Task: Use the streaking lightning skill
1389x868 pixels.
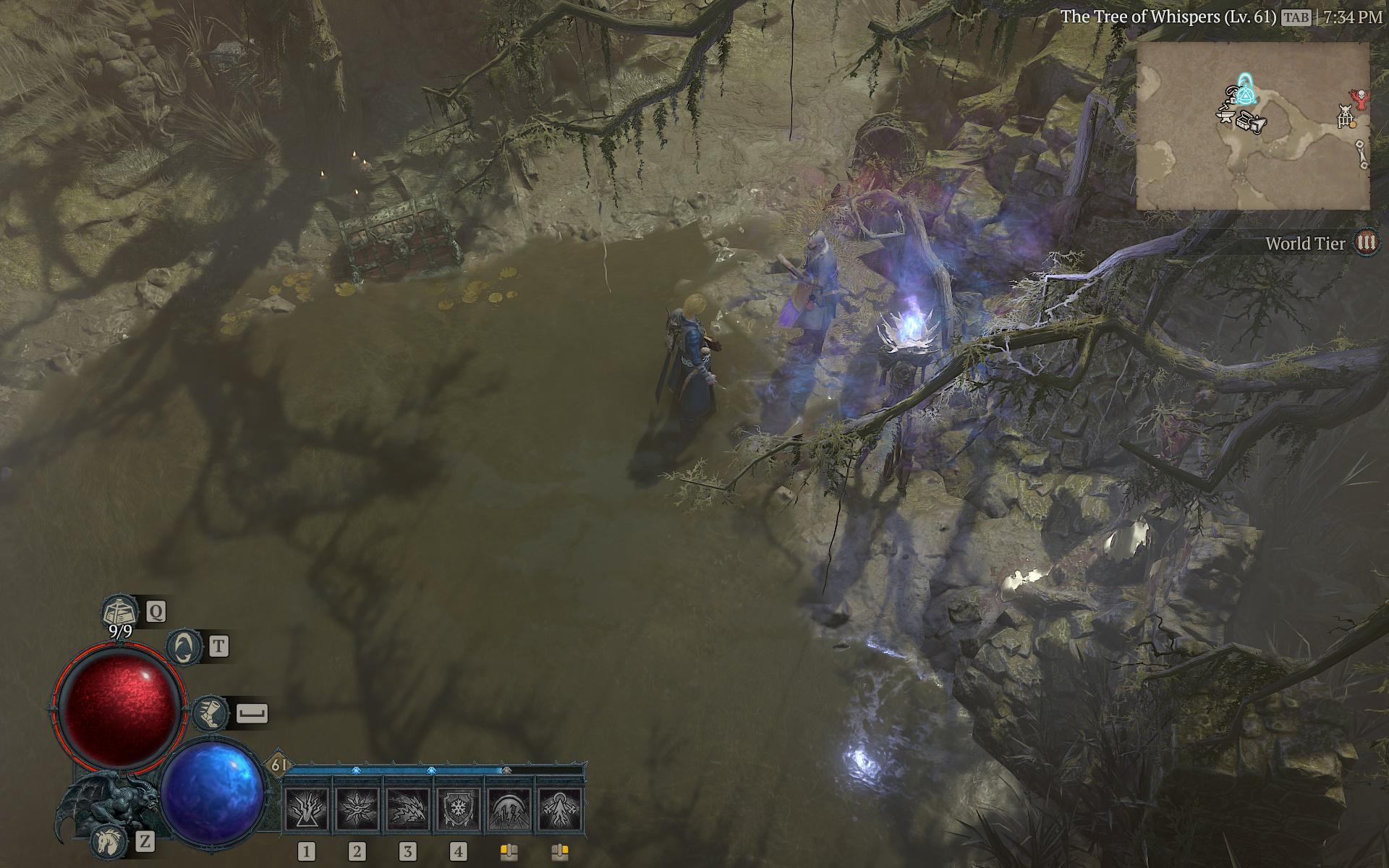Action: (407, 809)
